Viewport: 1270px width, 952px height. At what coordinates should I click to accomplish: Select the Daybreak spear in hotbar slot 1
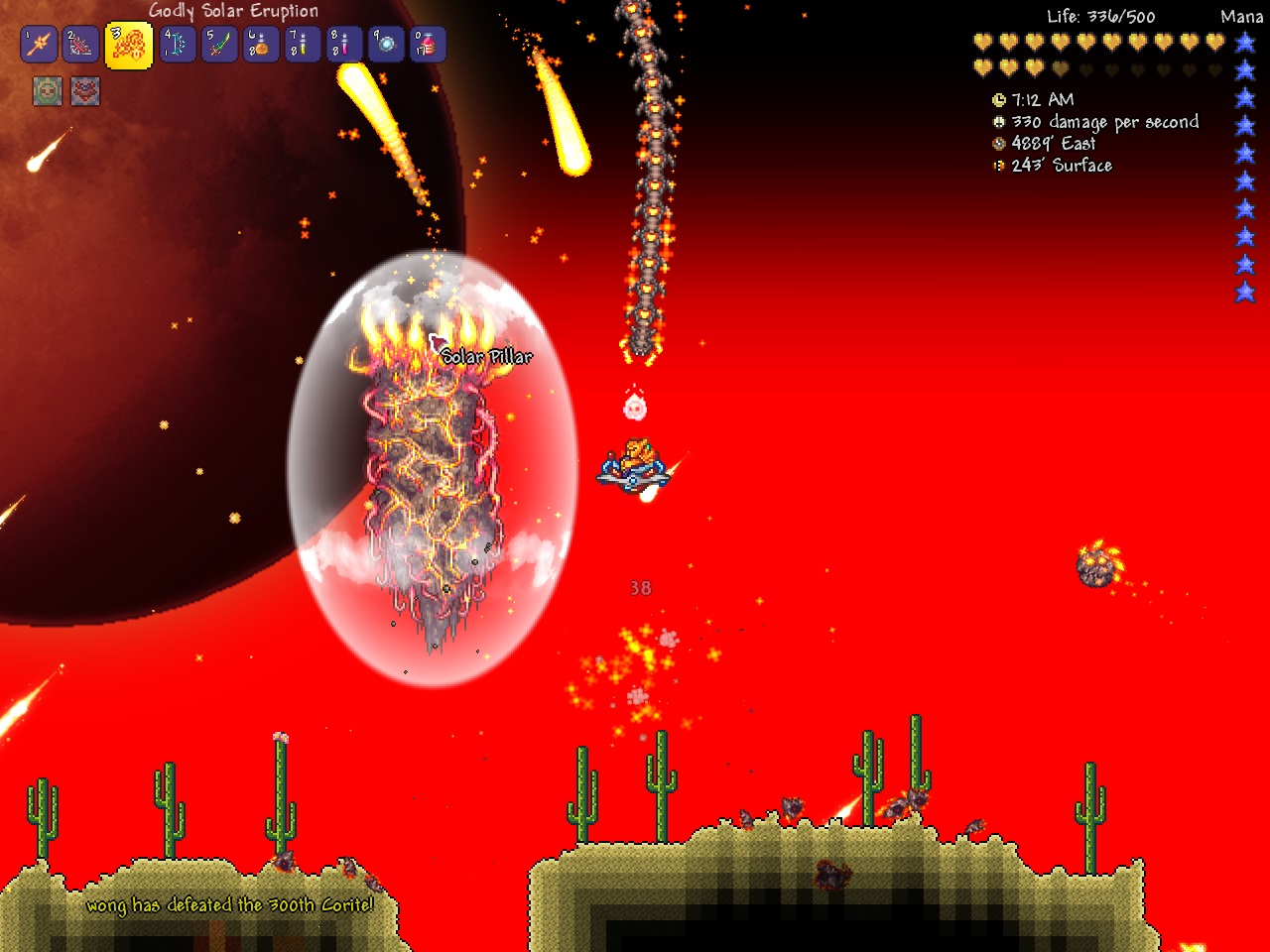coord(38,45)
